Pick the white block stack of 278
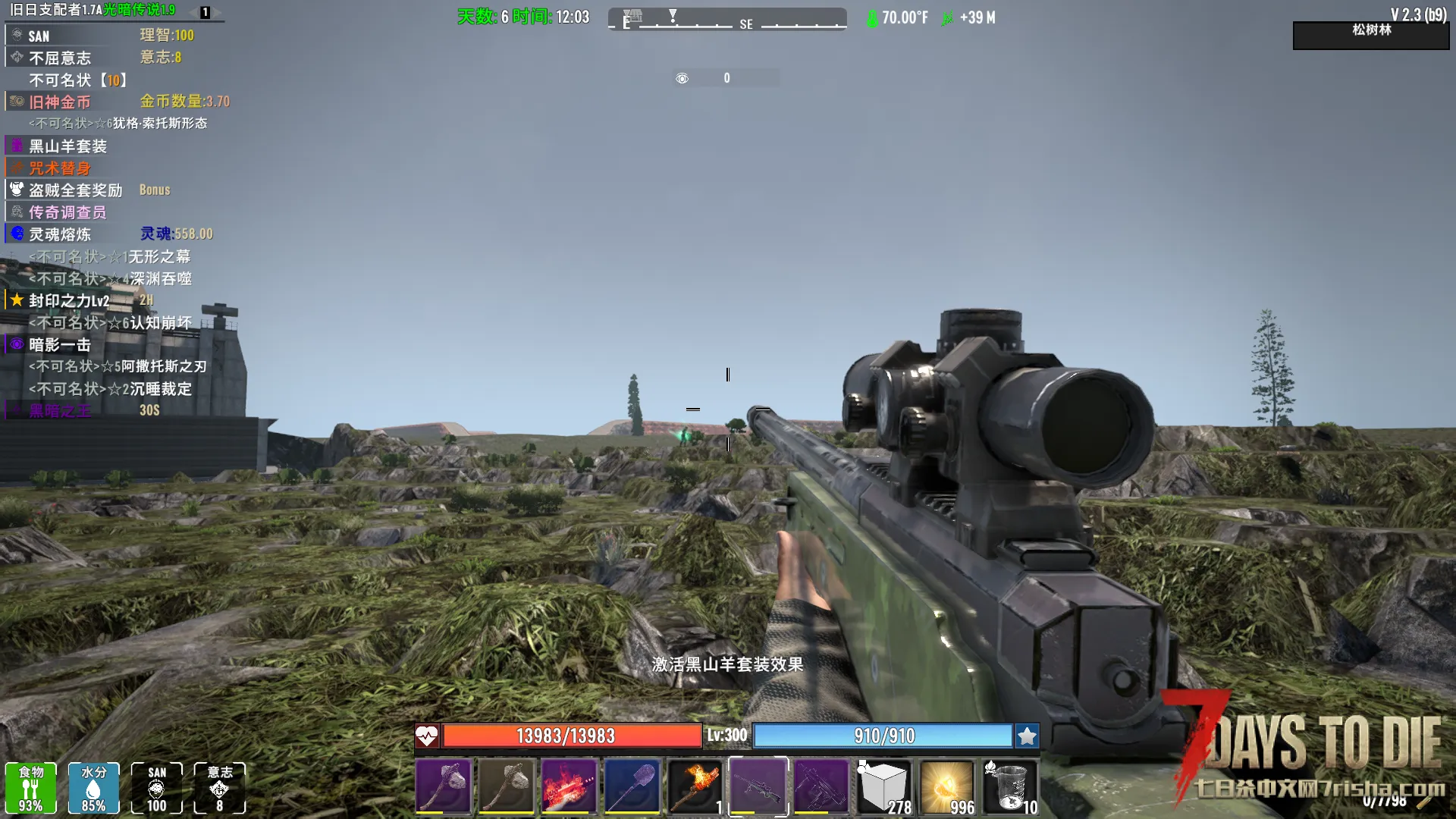1456x819 pixels. pyautogui.click(x=884, y=786)
